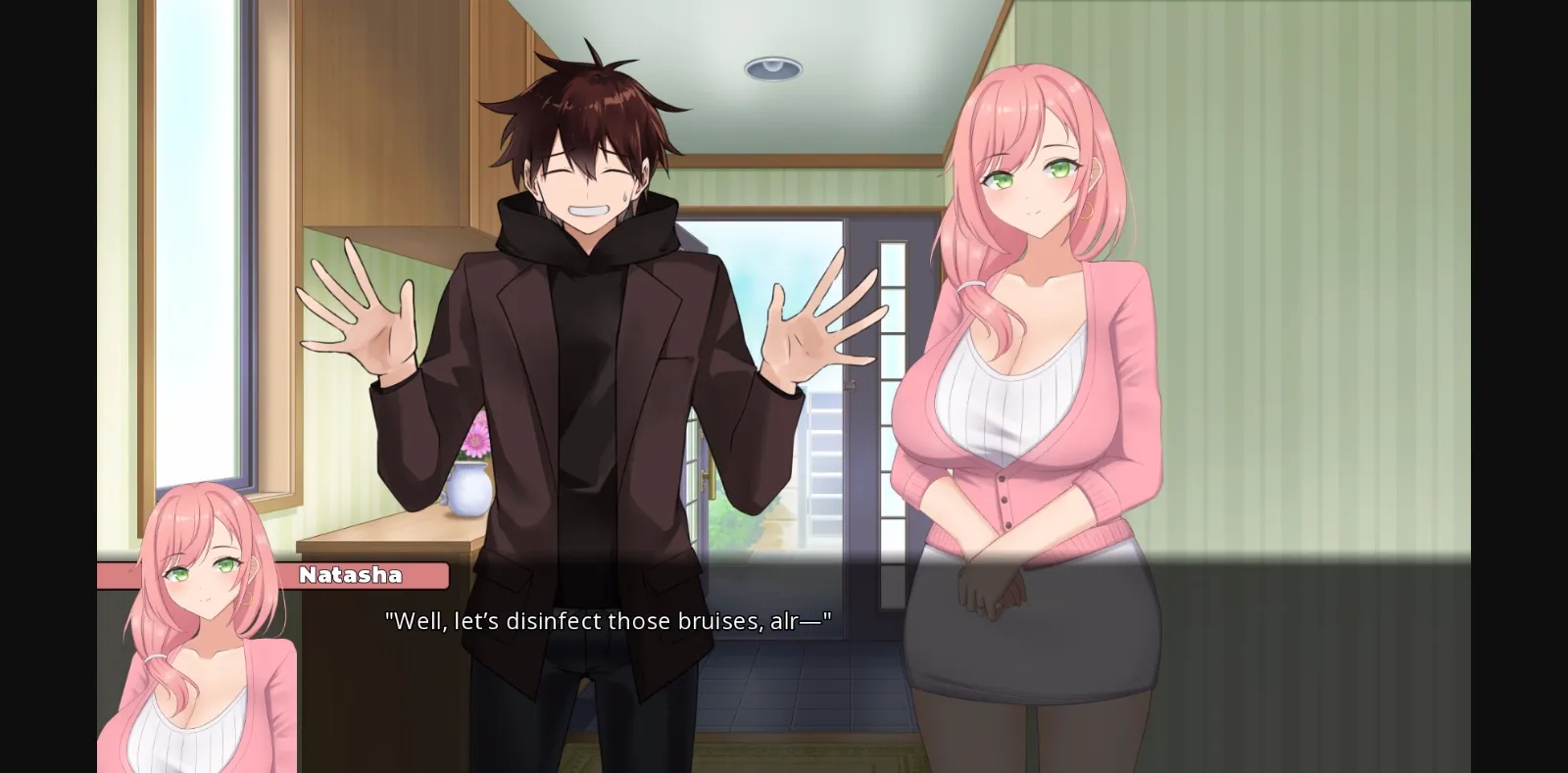Click the ceiling light fixture

tap(771, 67)
